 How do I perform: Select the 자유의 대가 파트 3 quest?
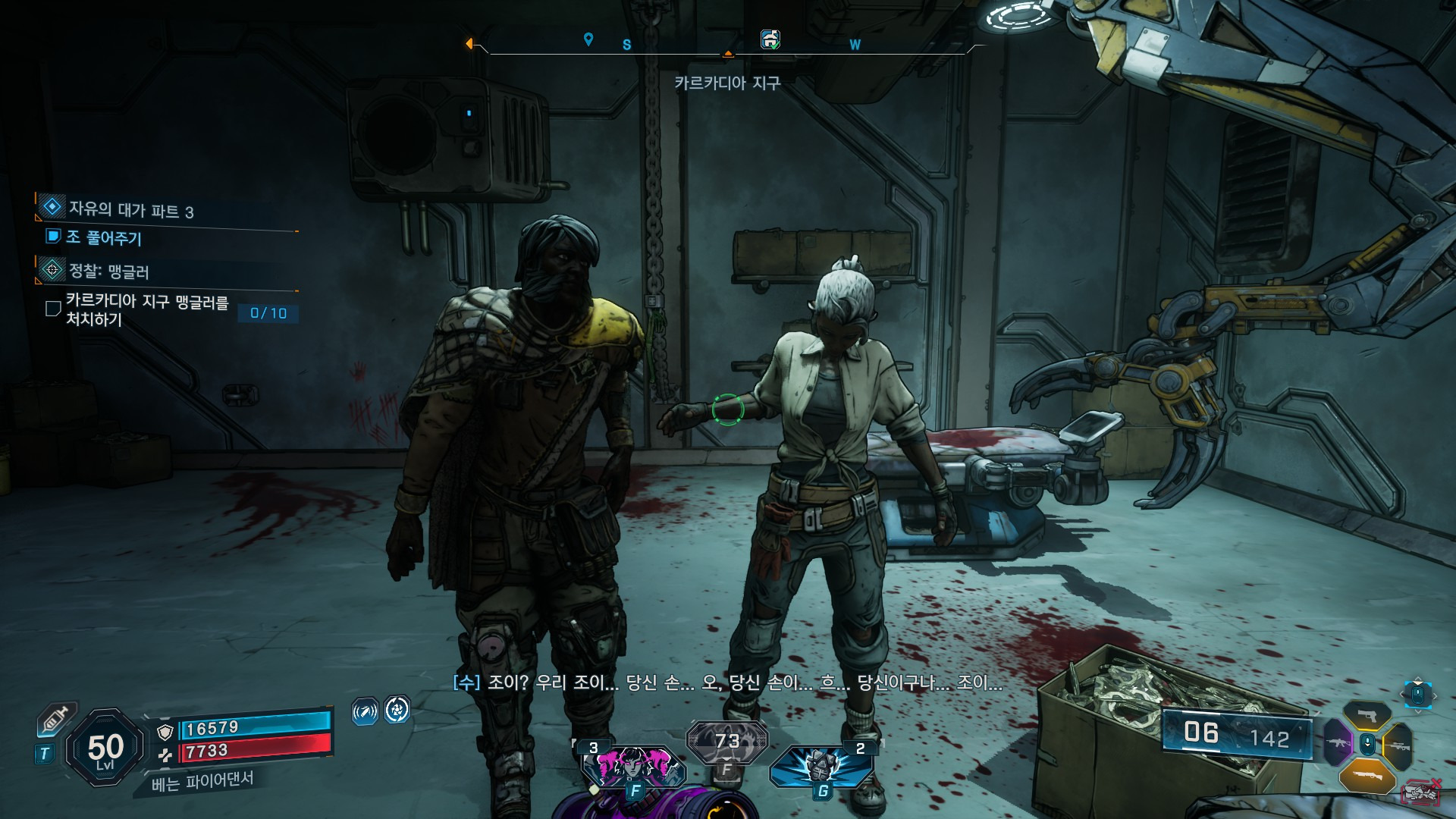tap(130, 209)
